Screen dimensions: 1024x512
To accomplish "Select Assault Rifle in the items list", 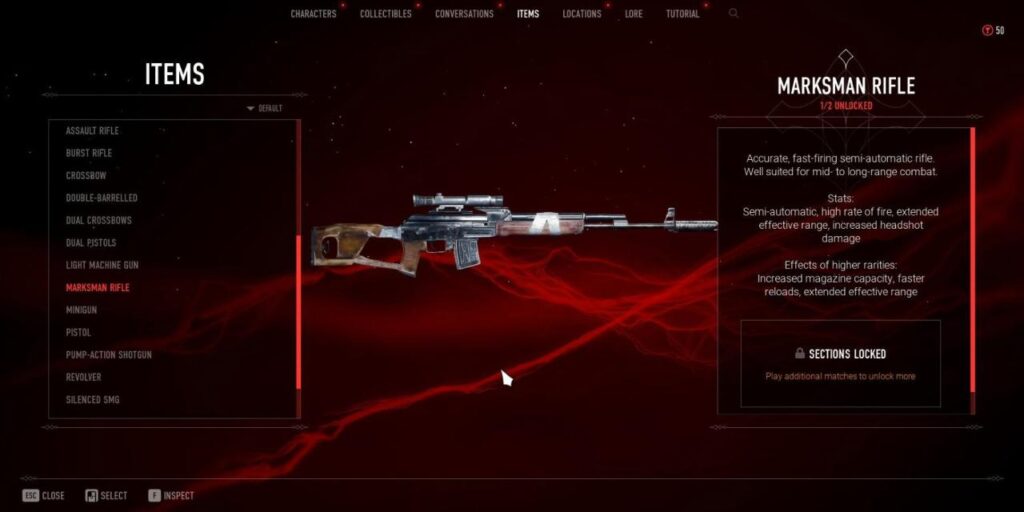I will 92,131.
